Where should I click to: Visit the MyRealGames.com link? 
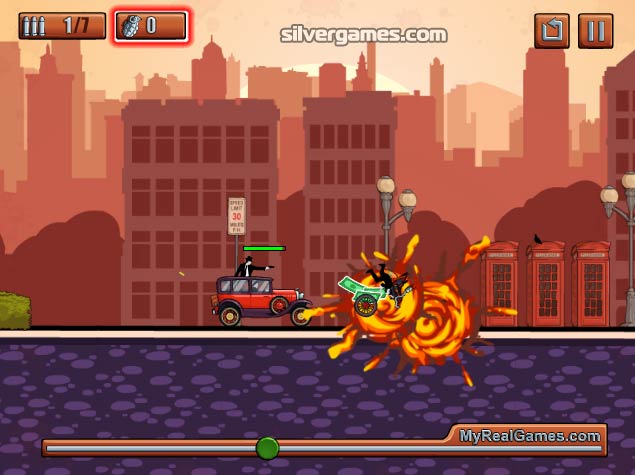(x=530, y=436)
